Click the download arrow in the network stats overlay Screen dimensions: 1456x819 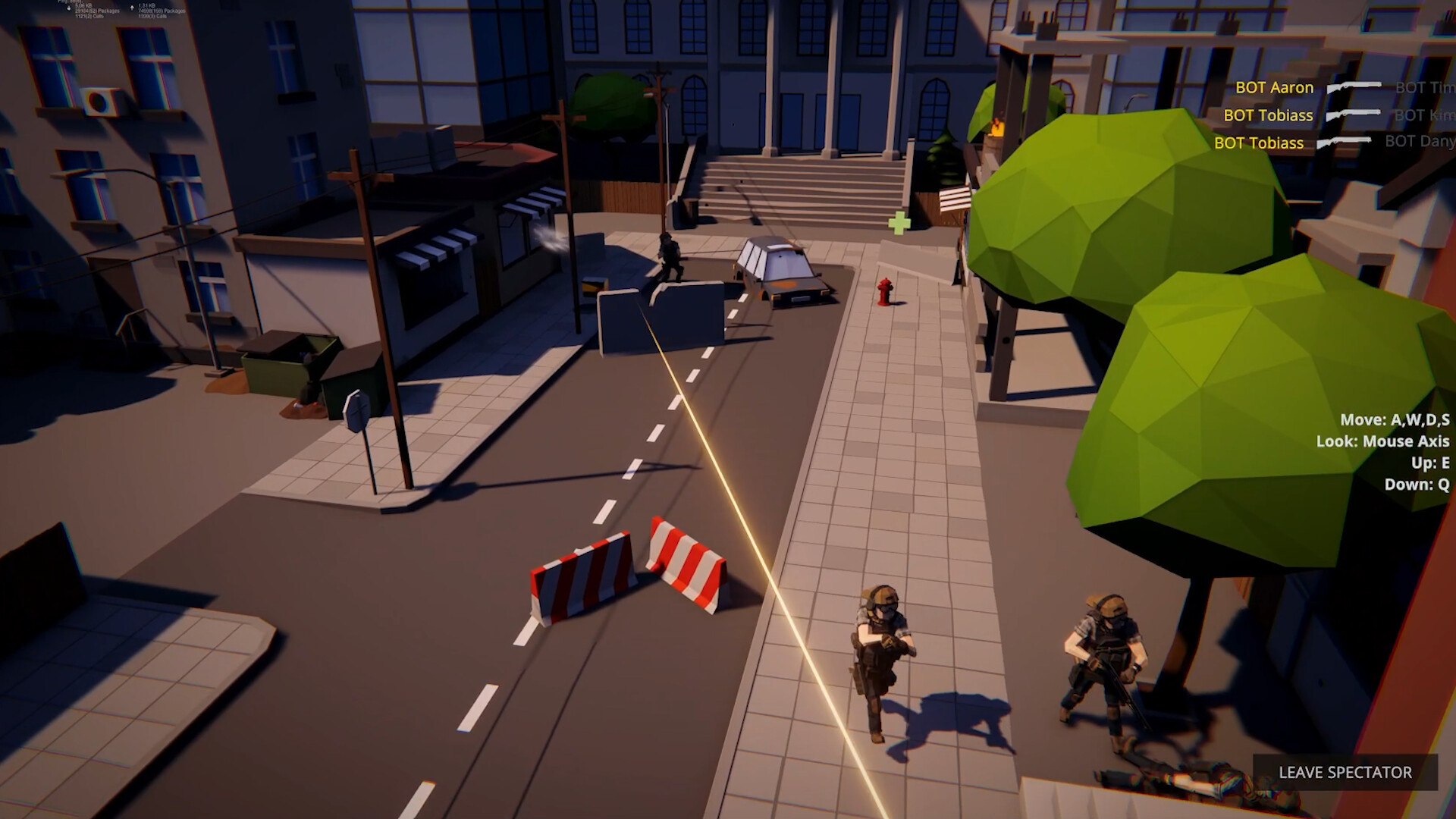point(69,8)
